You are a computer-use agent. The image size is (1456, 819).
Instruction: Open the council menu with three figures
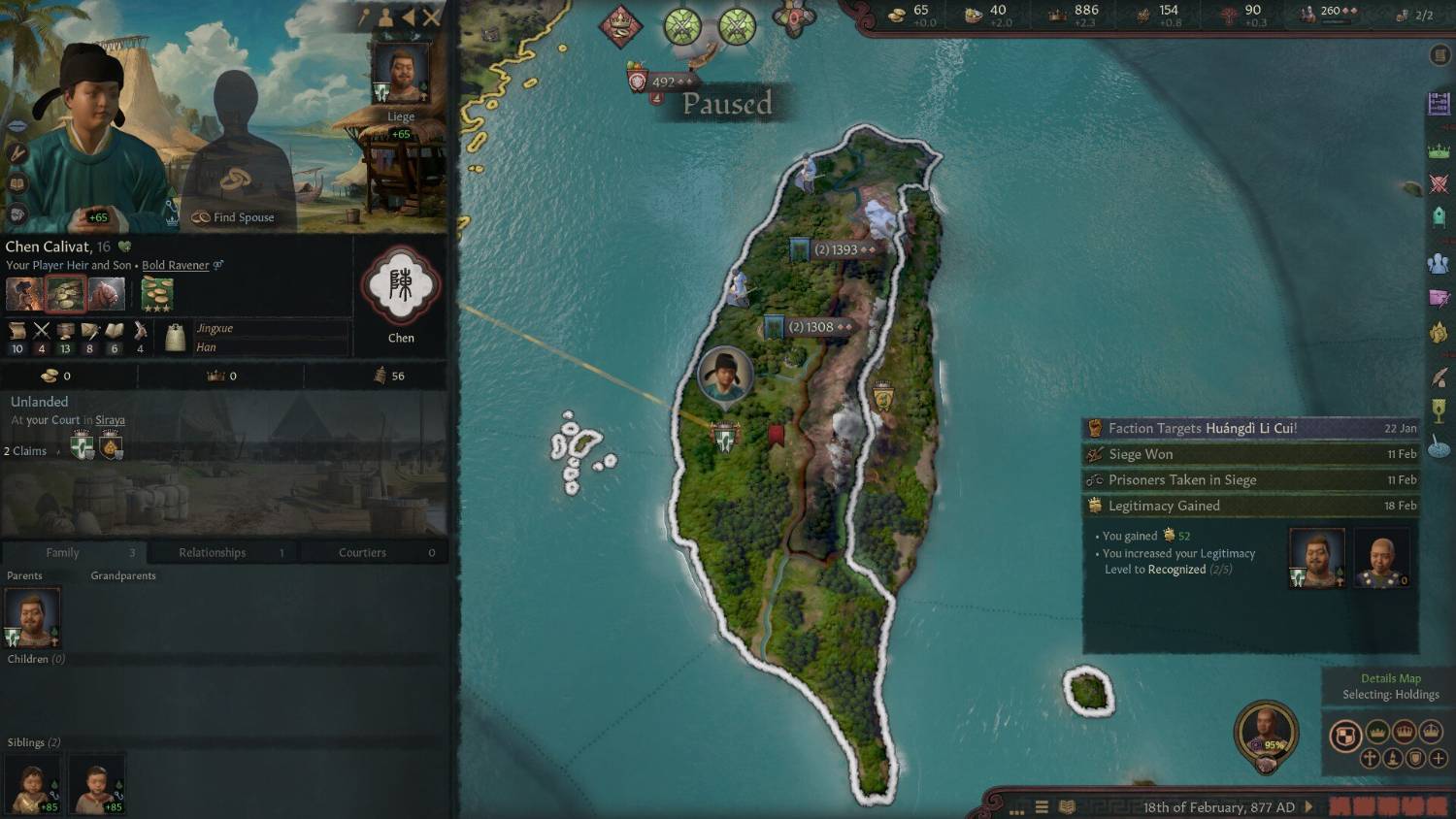click(x=1438, y=263)
